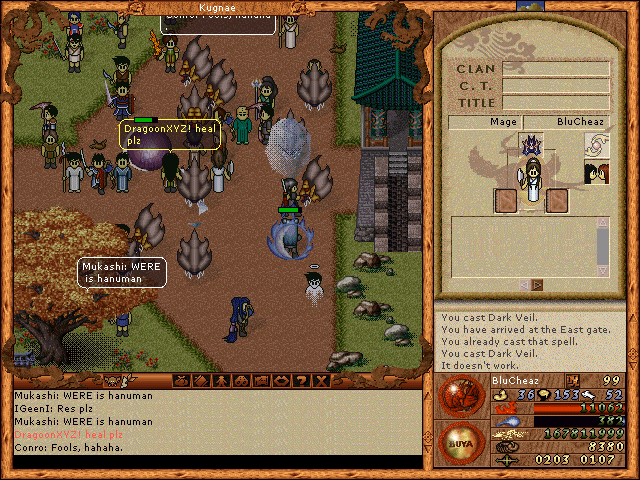Click the X button on the toolbar
The image size is (640, 480).
click(x=320, y=380)
